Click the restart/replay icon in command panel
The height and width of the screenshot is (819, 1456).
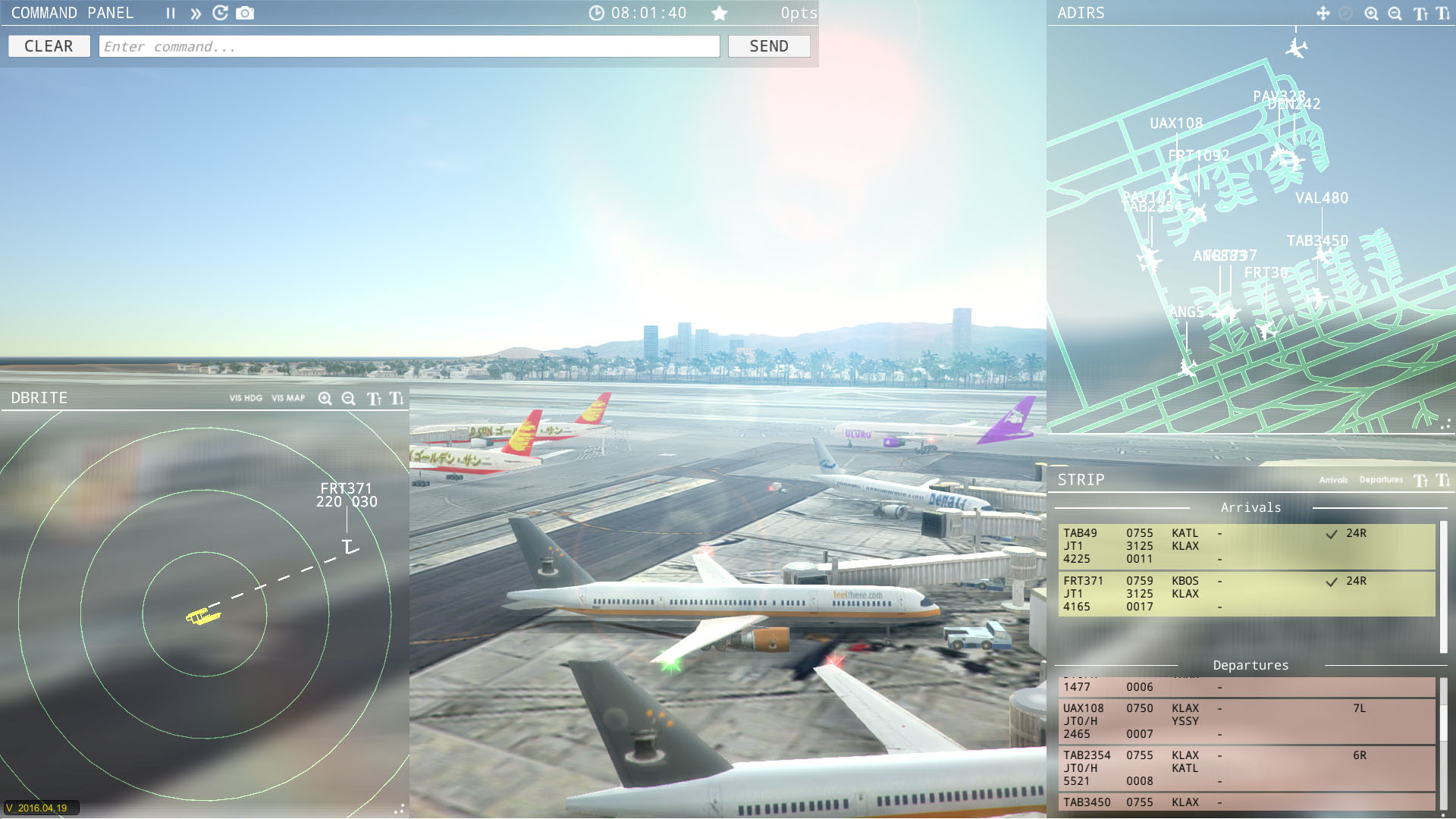point(220,13)
